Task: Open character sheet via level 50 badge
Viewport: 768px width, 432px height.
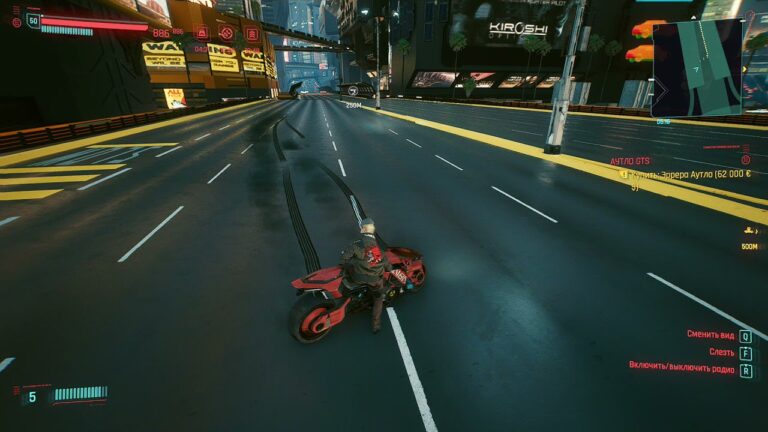Action: click(34, 20)
